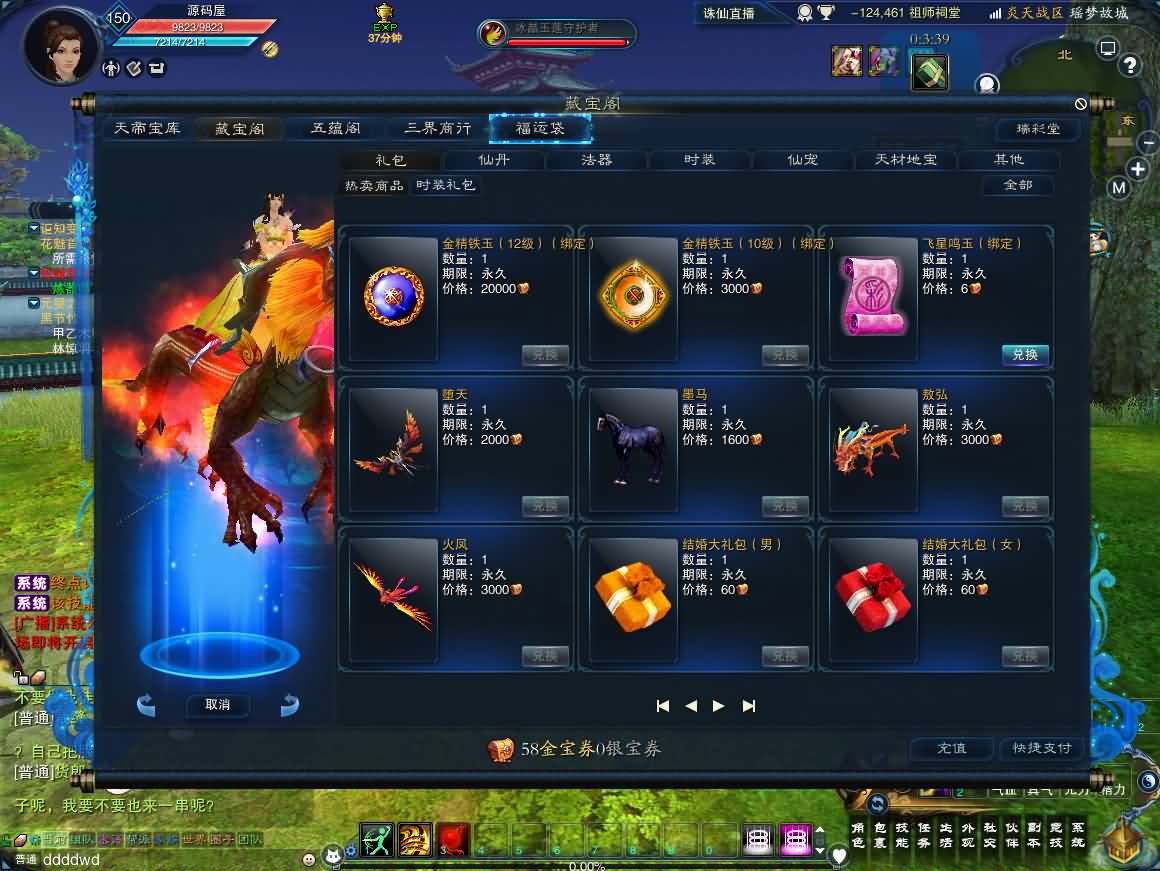Redeem the 飞星鸣玉 item with 兑换
The width and height of the screenshot is (1160, 871).
[1025, 355]
